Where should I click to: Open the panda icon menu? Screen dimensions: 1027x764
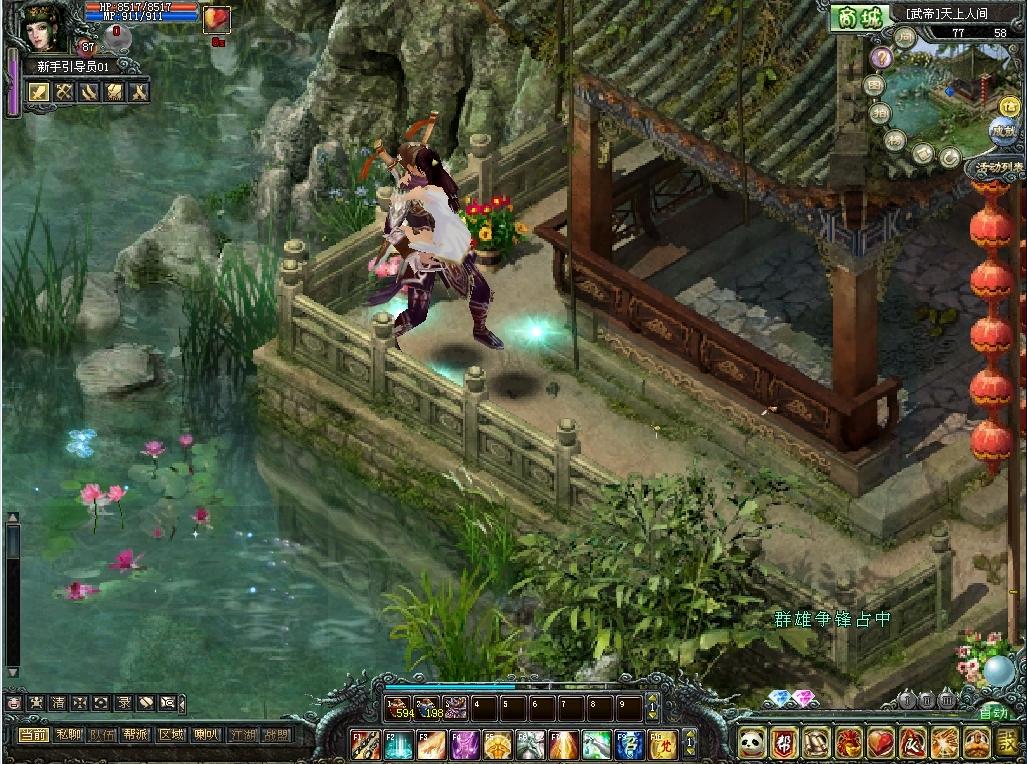pyautogui.click(x=752, y=743)
